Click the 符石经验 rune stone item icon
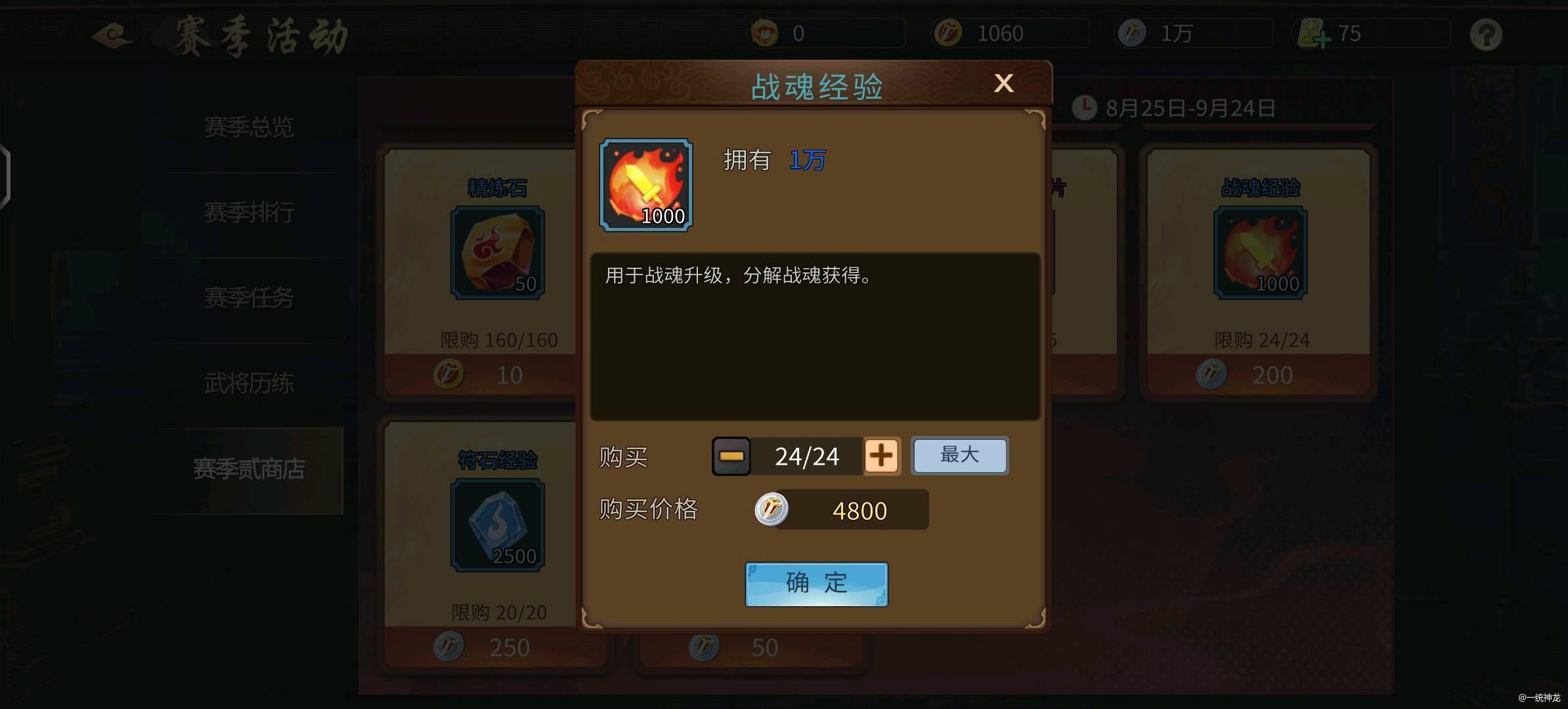The height and width of the screenshot is (709, 1568). pos(497,525)
